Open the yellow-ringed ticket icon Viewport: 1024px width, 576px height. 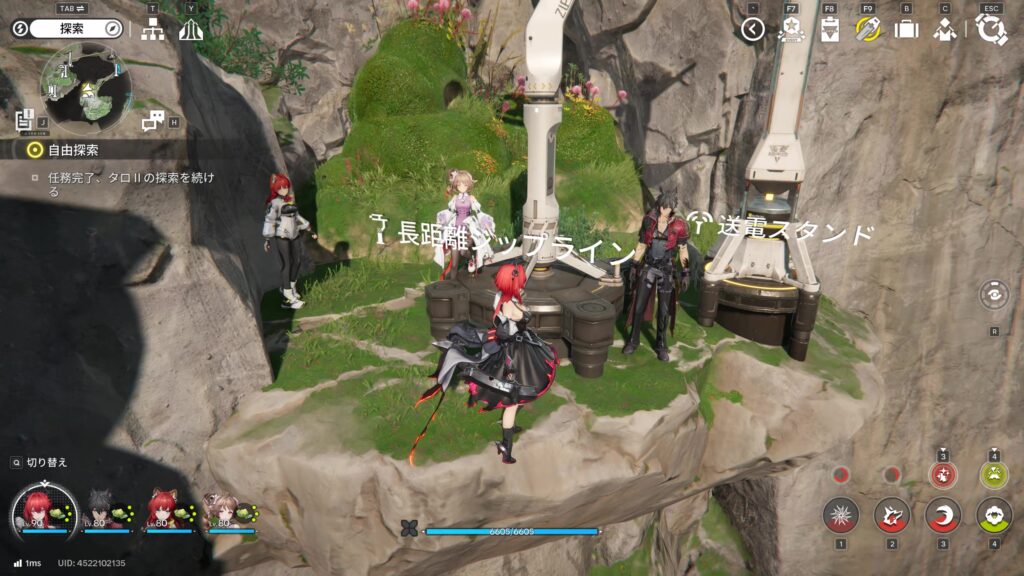coord(868,29)
